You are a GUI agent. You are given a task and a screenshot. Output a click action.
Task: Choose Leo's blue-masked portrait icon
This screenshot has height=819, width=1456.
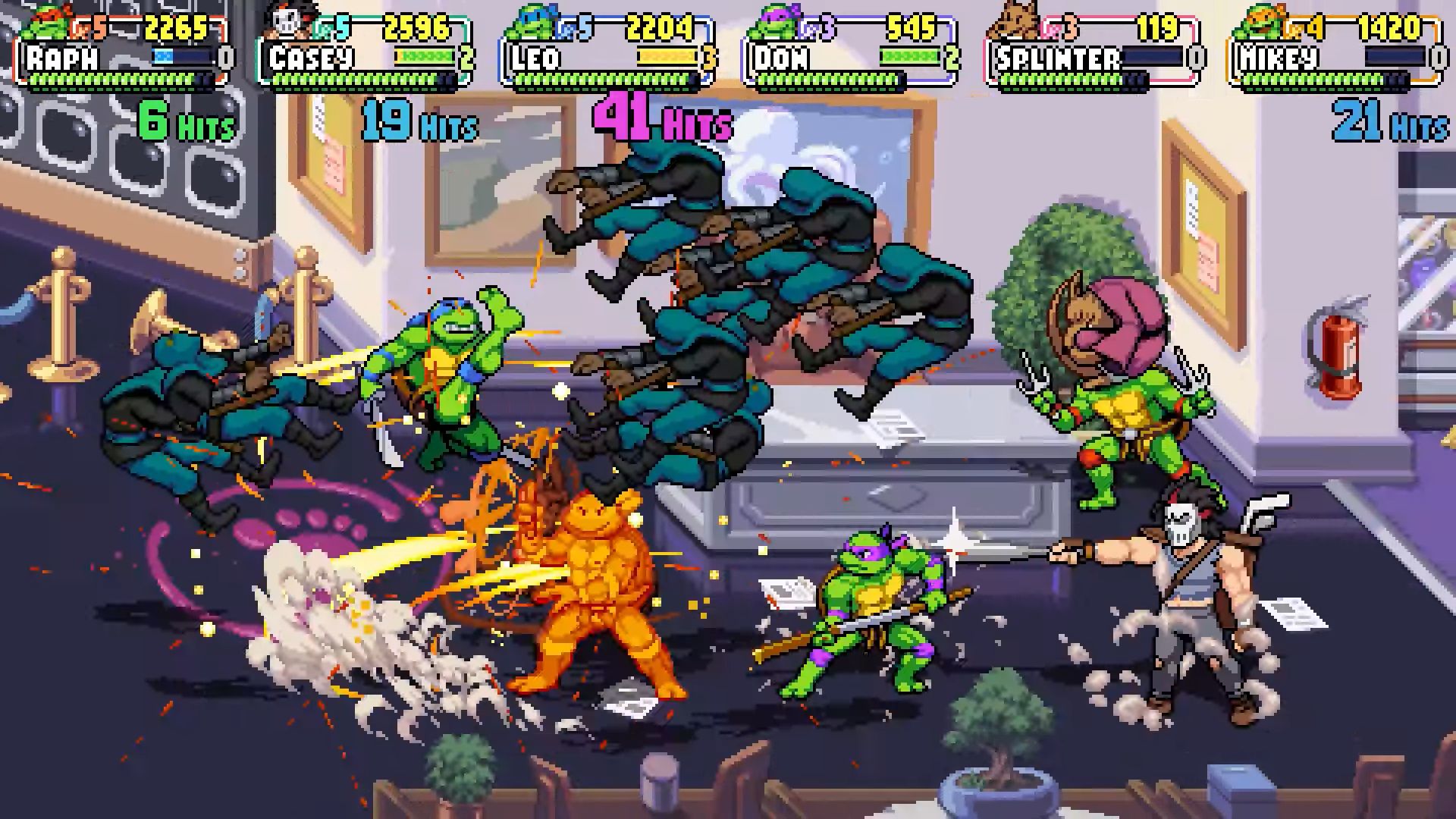529,24
